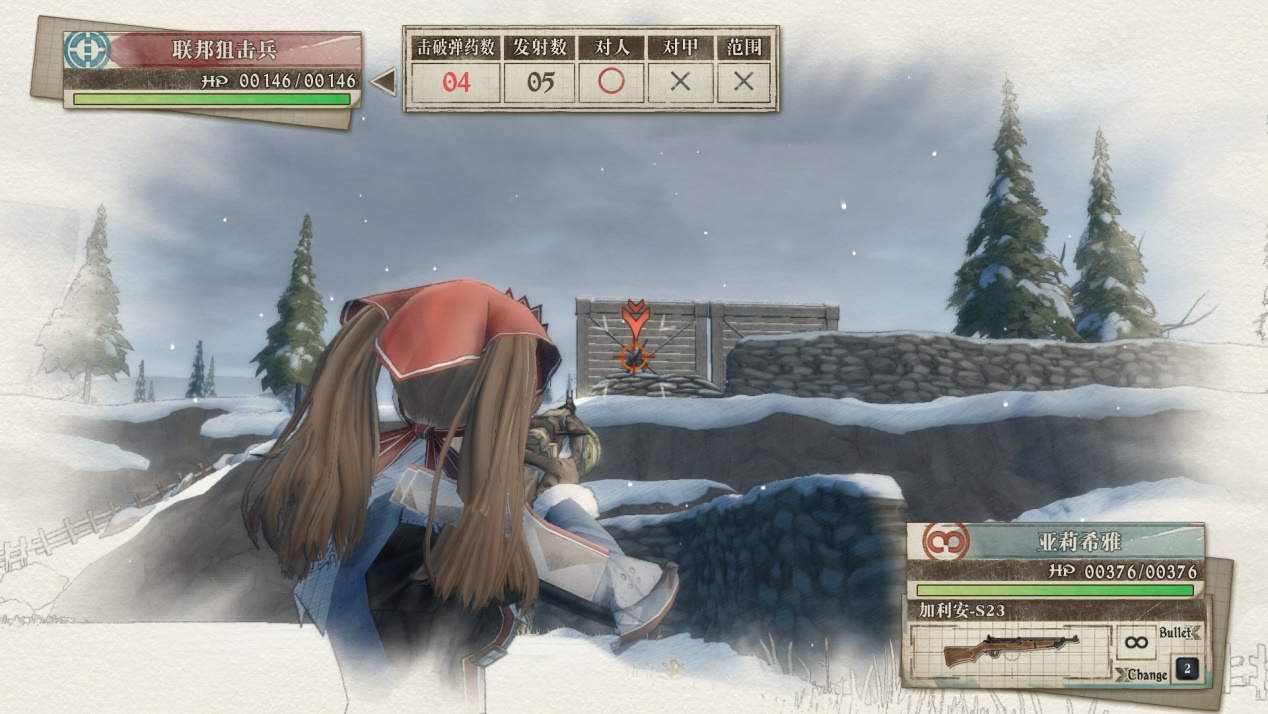Click the orange target reticle on the enemy
Screen dimensions: 1268x714
(634, 353)
